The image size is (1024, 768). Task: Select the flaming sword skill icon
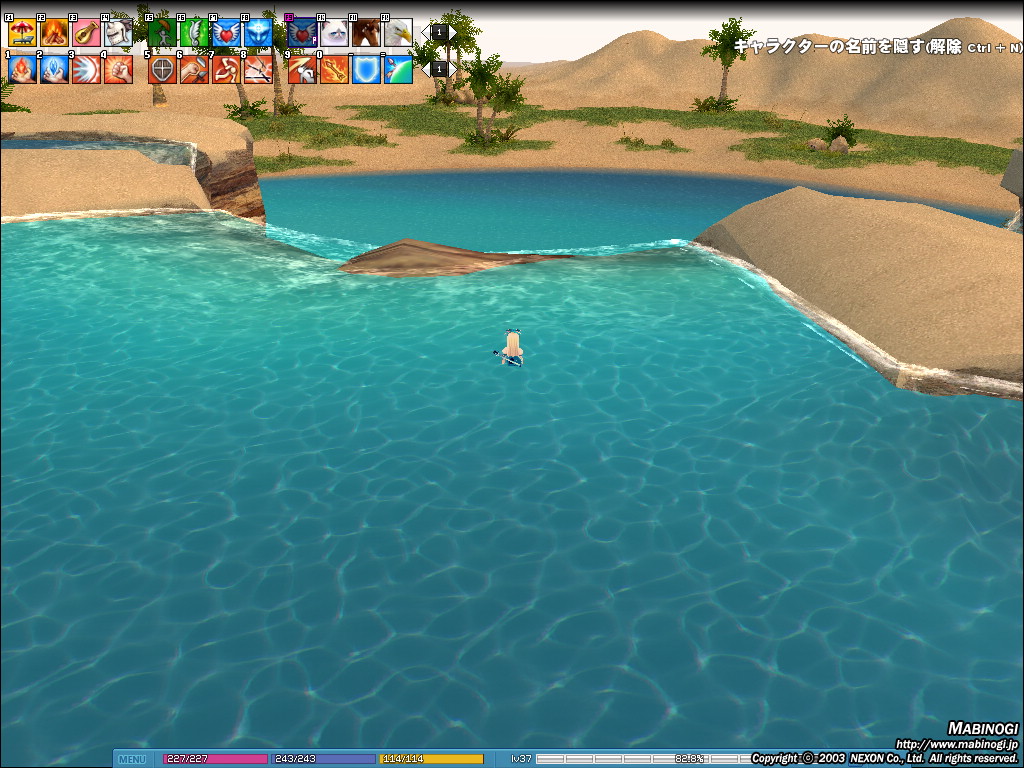coord(334,69)
